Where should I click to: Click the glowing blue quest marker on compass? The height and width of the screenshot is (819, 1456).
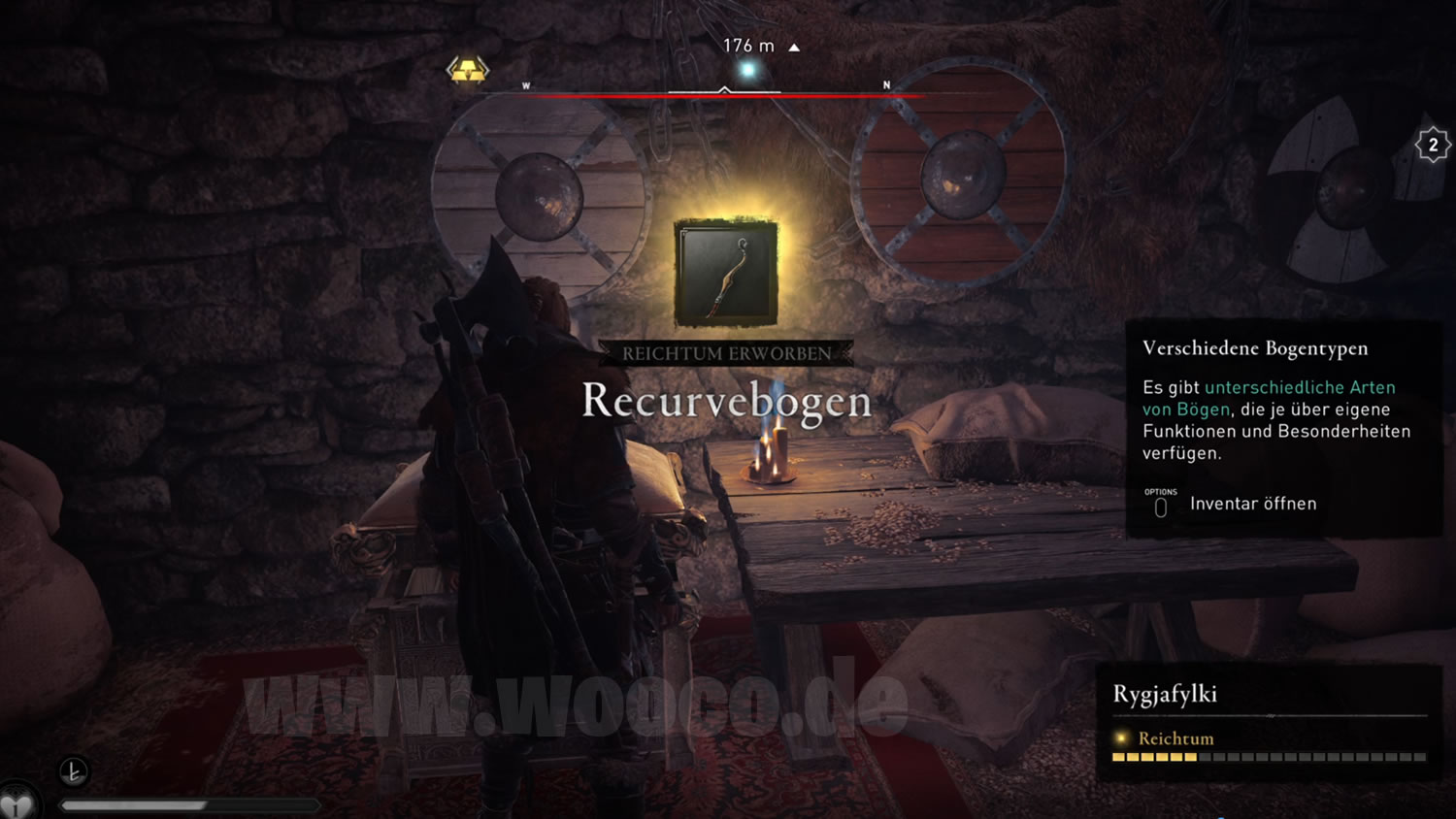click(747, 70)
